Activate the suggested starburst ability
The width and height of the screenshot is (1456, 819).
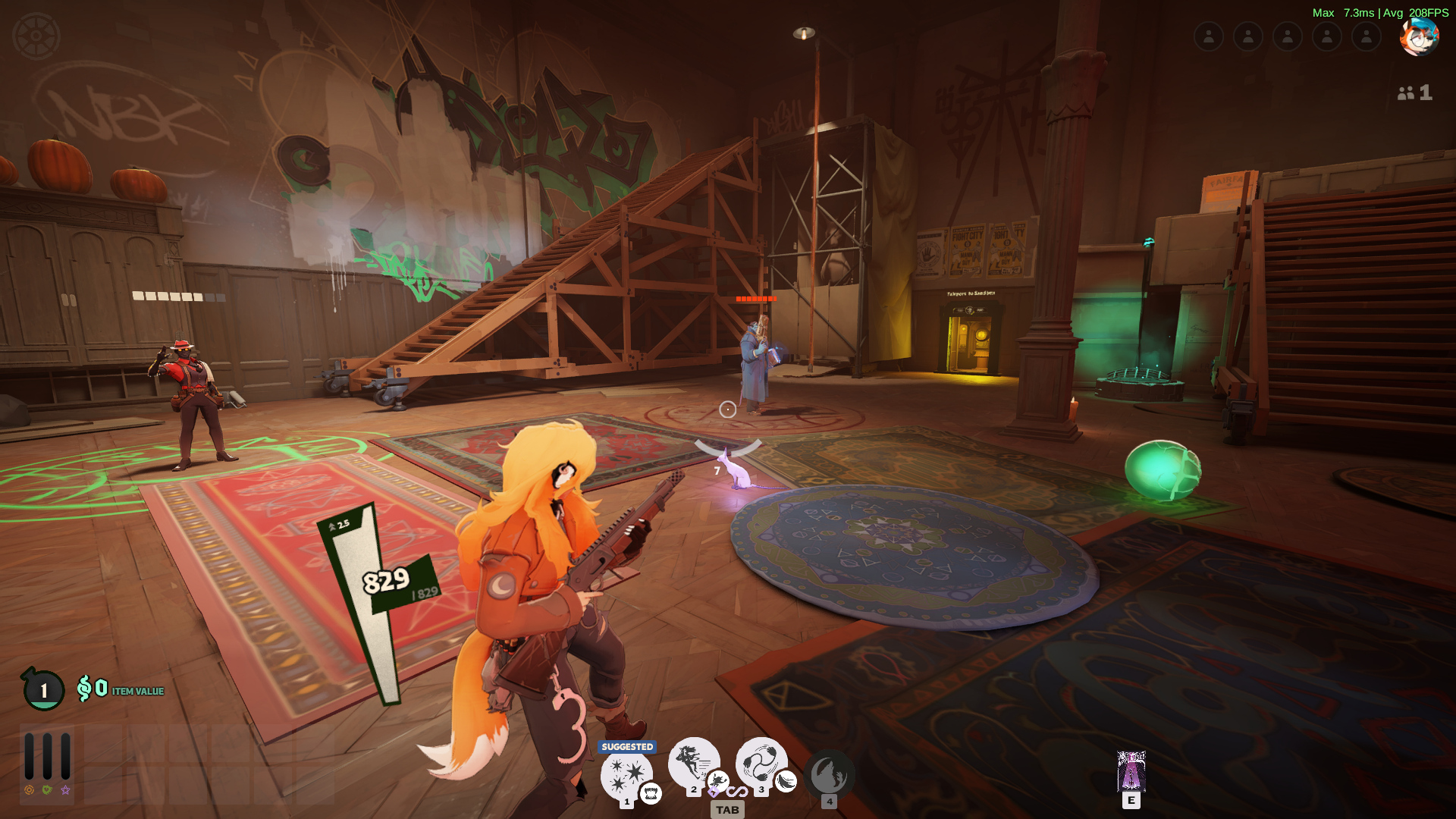[626, 774]
